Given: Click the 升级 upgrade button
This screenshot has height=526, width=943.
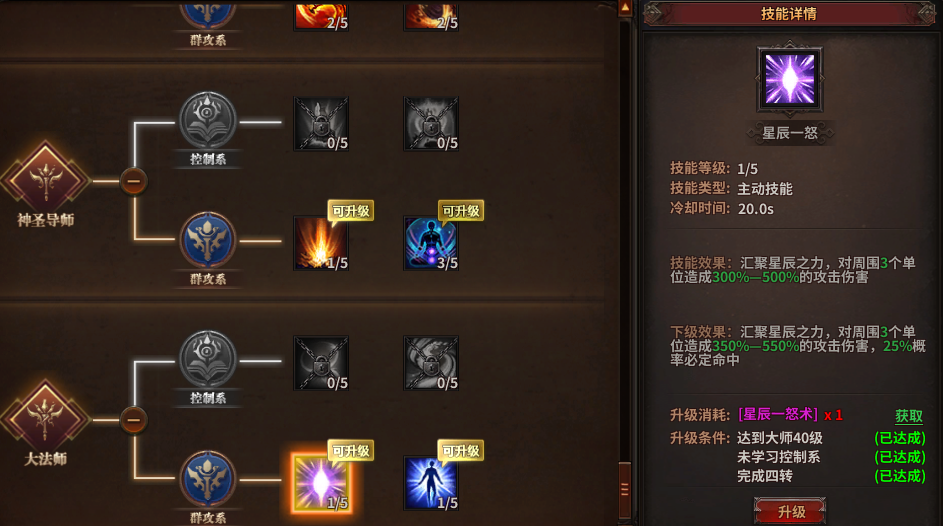Looking at the screenshot, I should [x=792, y=511].
